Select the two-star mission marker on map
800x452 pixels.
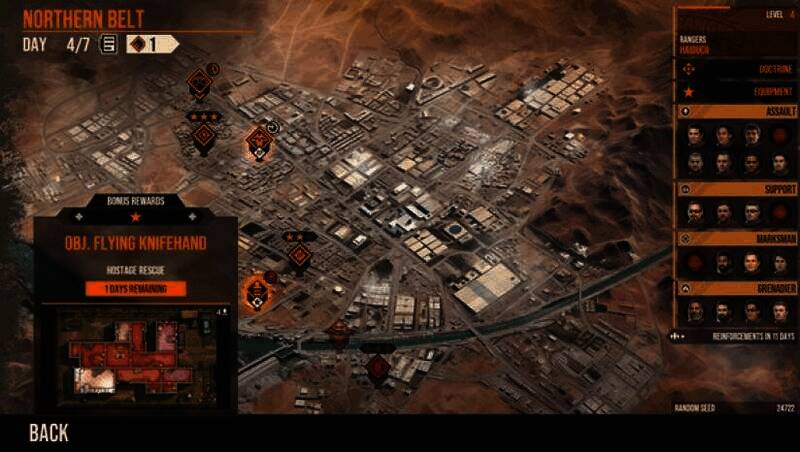299,254
